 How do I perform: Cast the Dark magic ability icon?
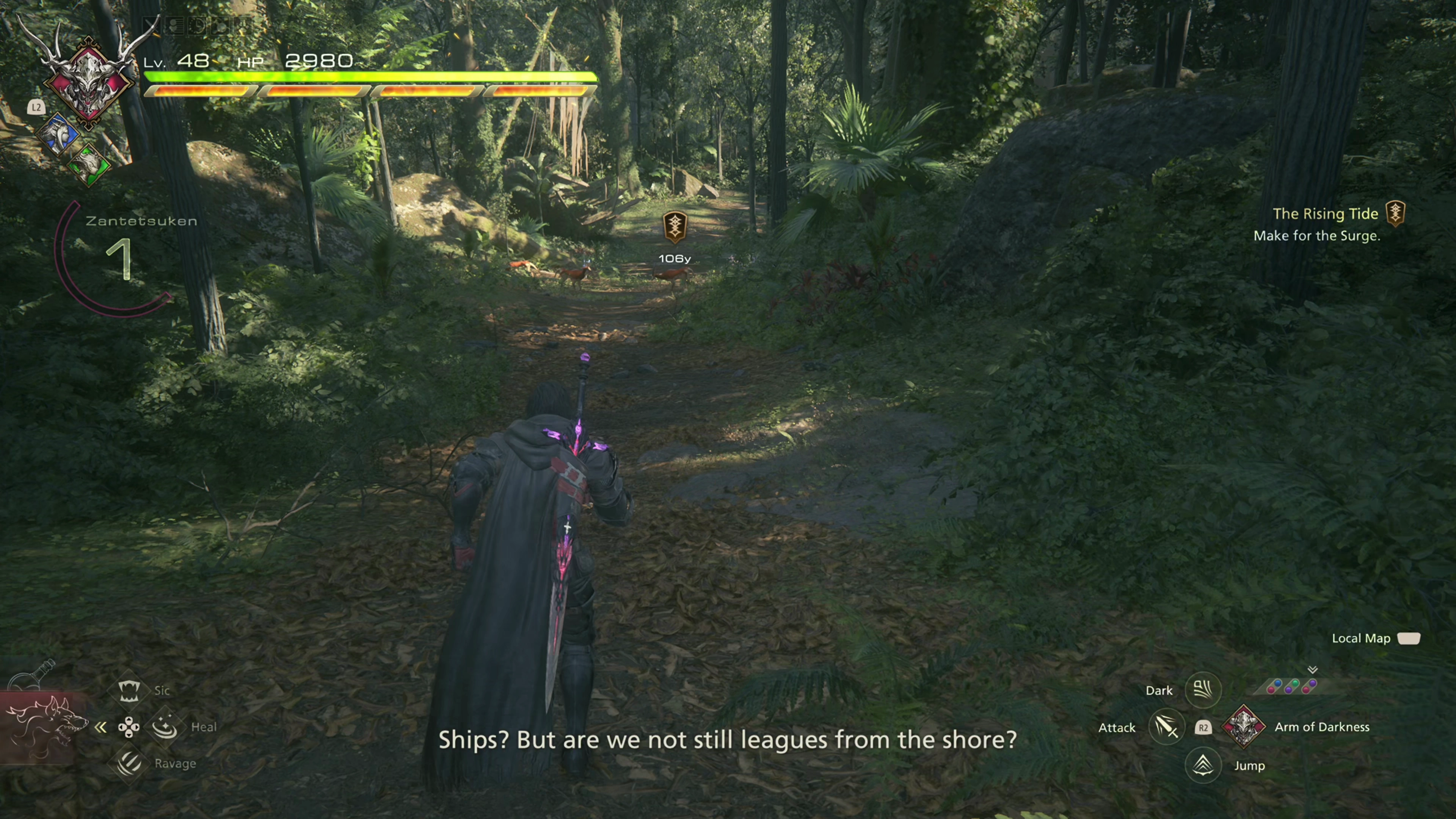(1203, 690)
